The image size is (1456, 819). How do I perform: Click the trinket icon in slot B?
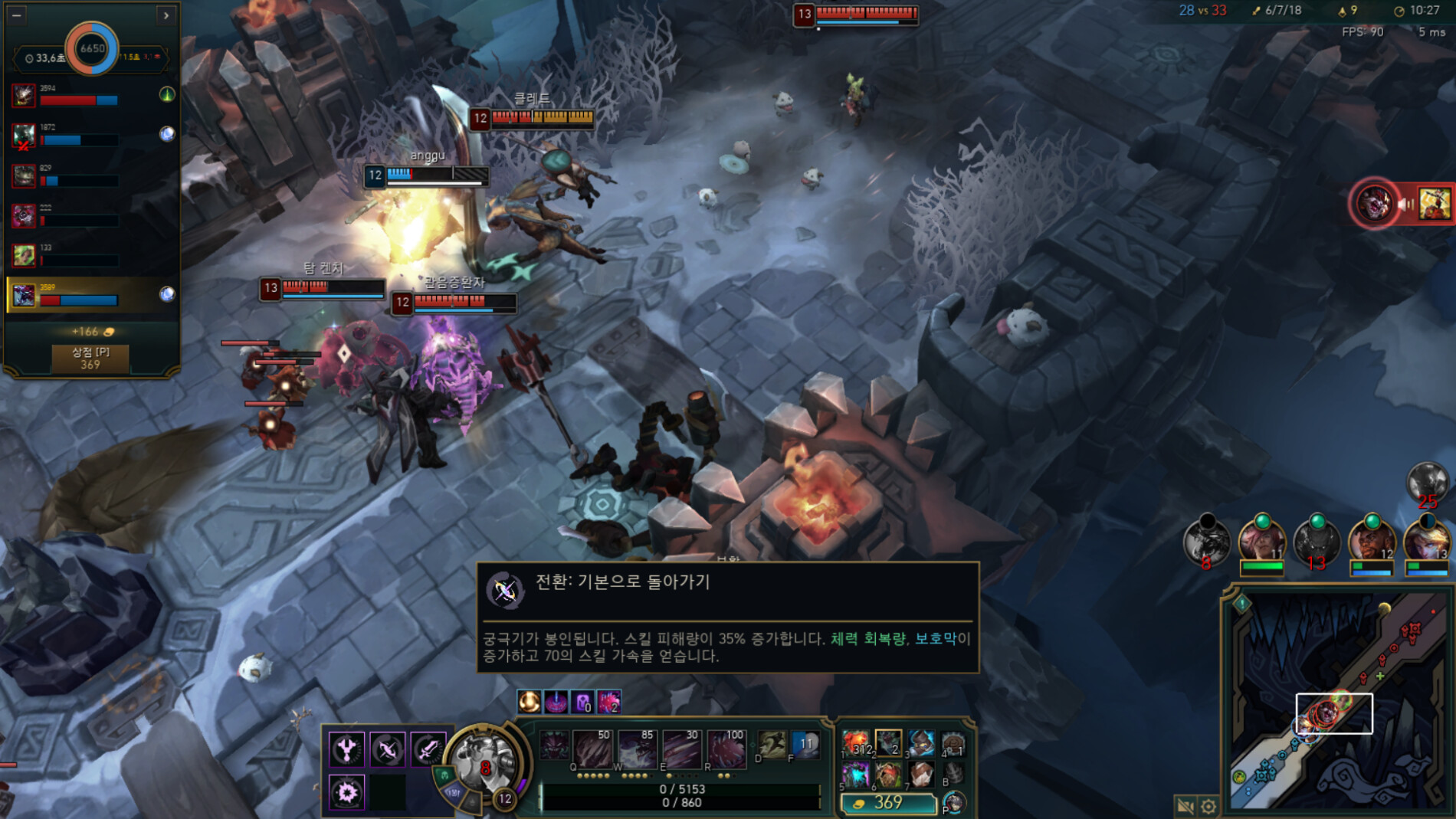click(953, 775)
